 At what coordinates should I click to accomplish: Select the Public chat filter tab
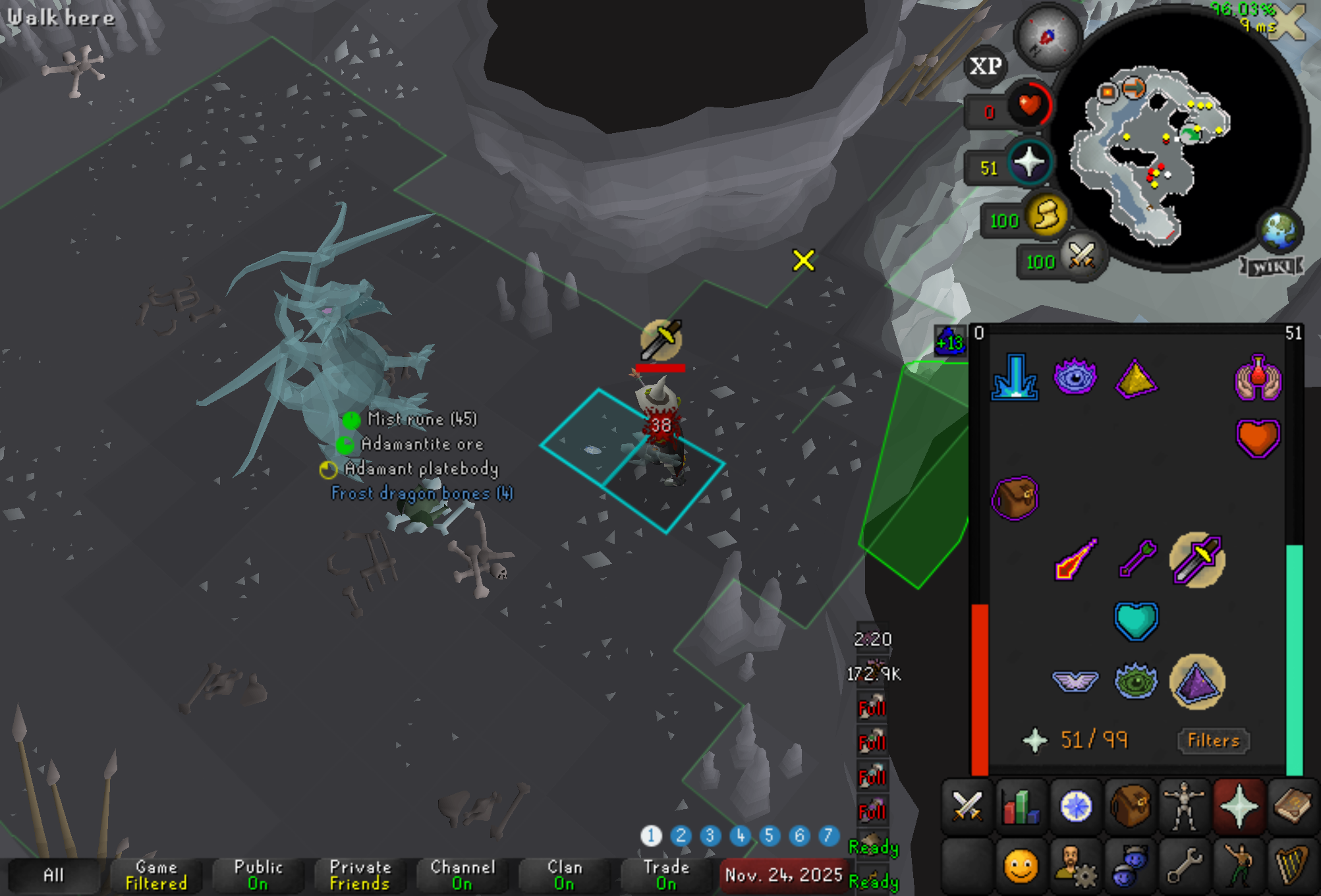coord(258,875)
